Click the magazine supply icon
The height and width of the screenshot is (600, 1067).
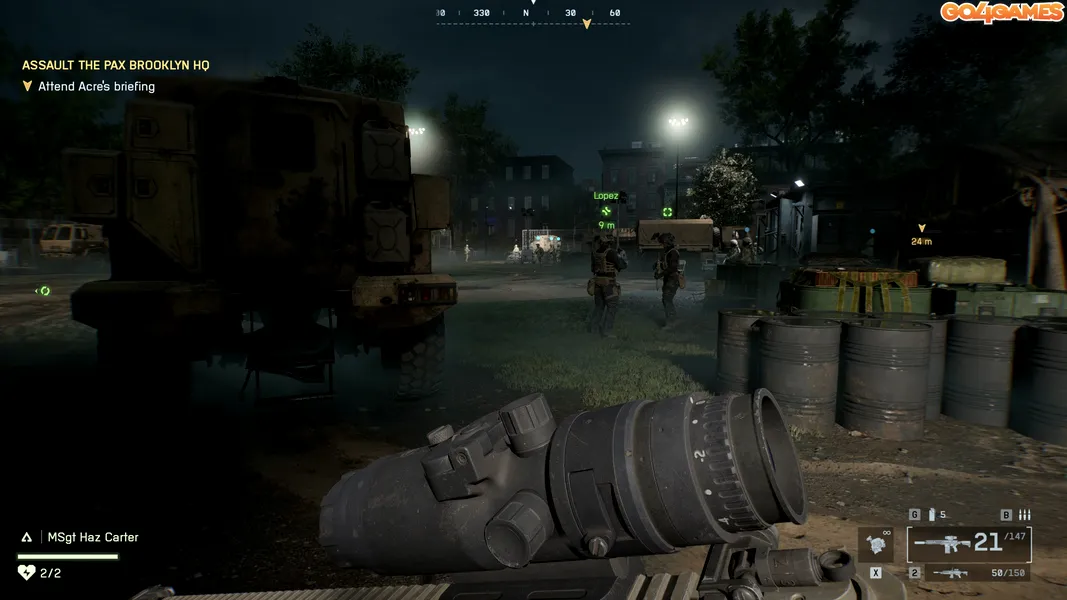pyautogui.click(x=931, y=515)
